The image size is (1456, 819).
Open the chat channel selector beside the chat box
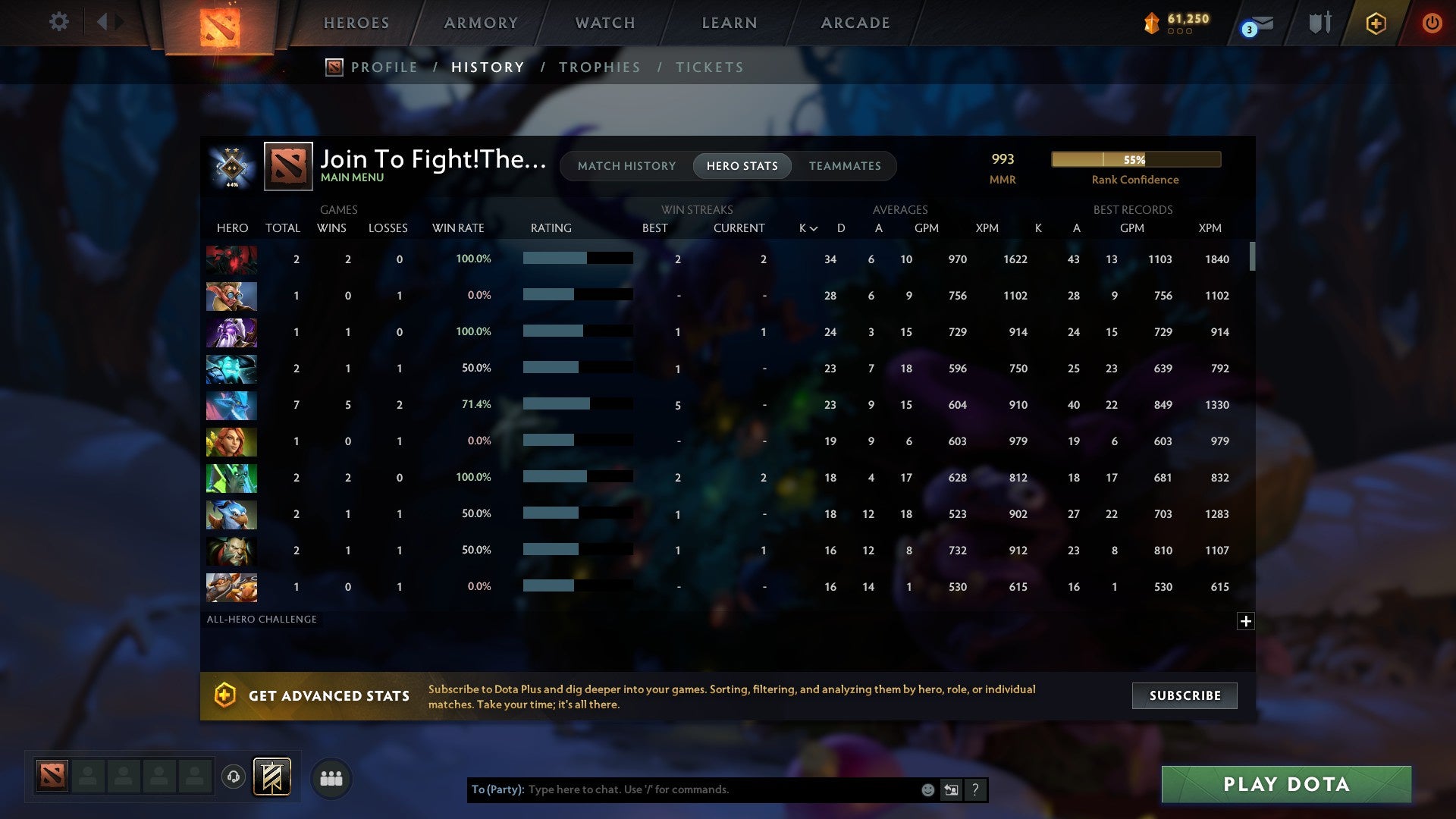pos(950,789)
